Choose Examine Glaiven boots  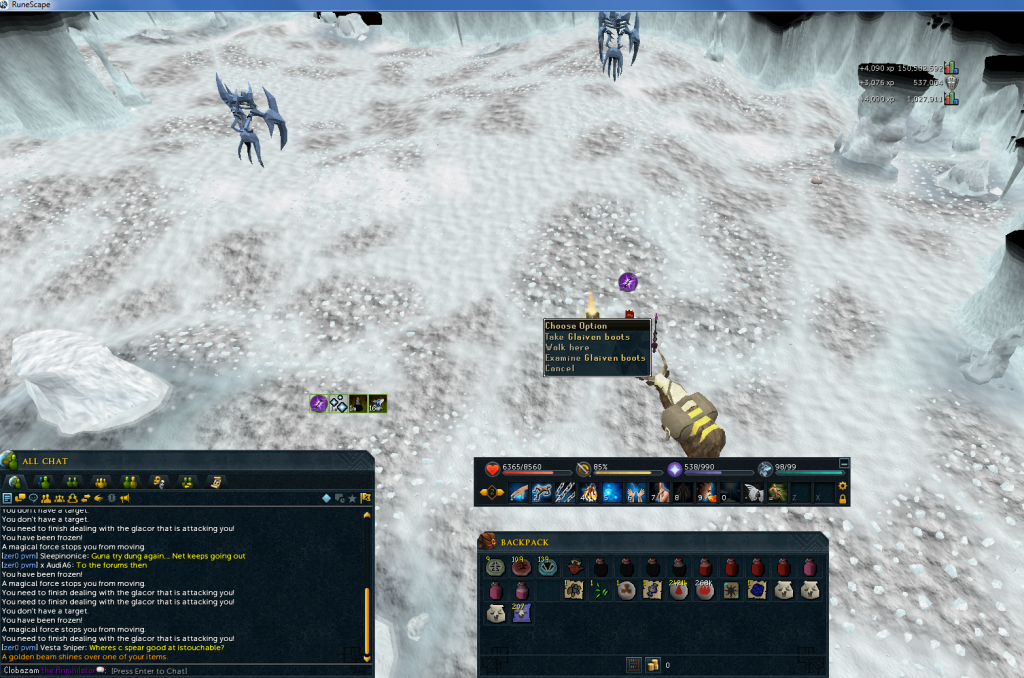(595, 358)
